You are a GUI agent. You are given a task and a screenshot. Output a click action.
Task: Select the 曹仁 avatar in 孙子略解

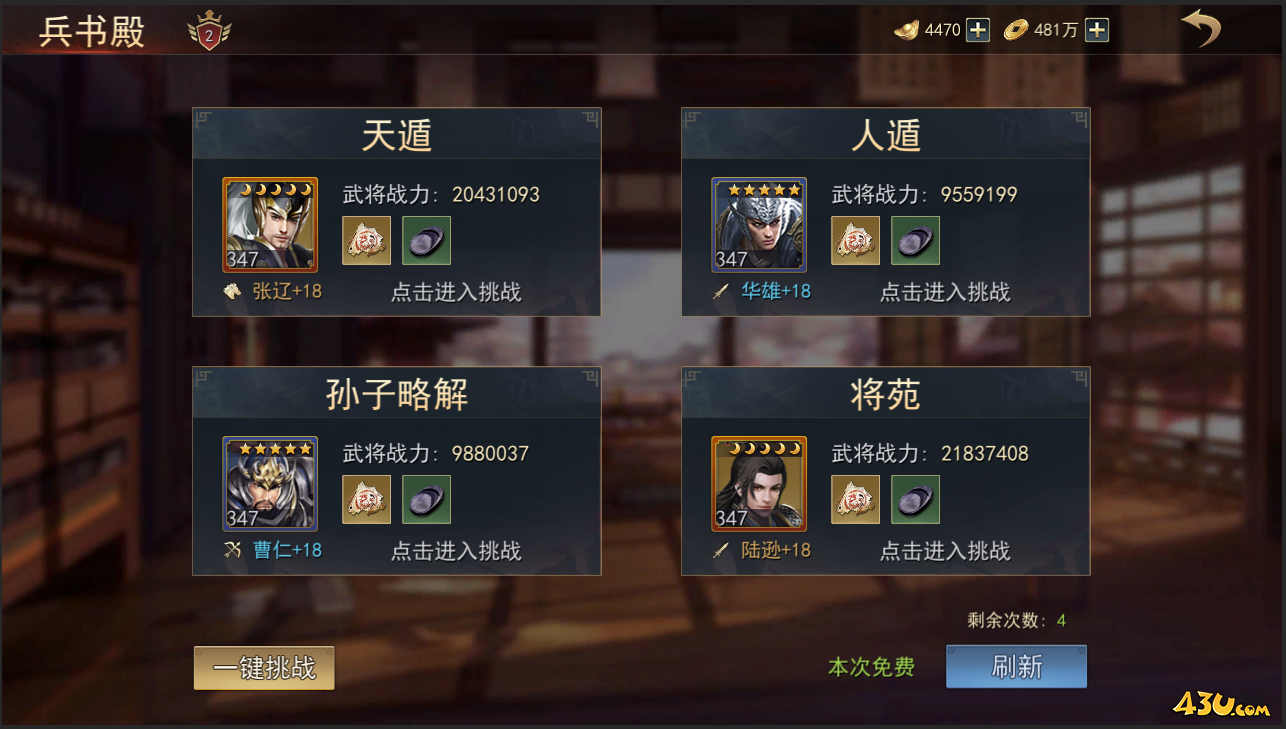click(270, 483)
